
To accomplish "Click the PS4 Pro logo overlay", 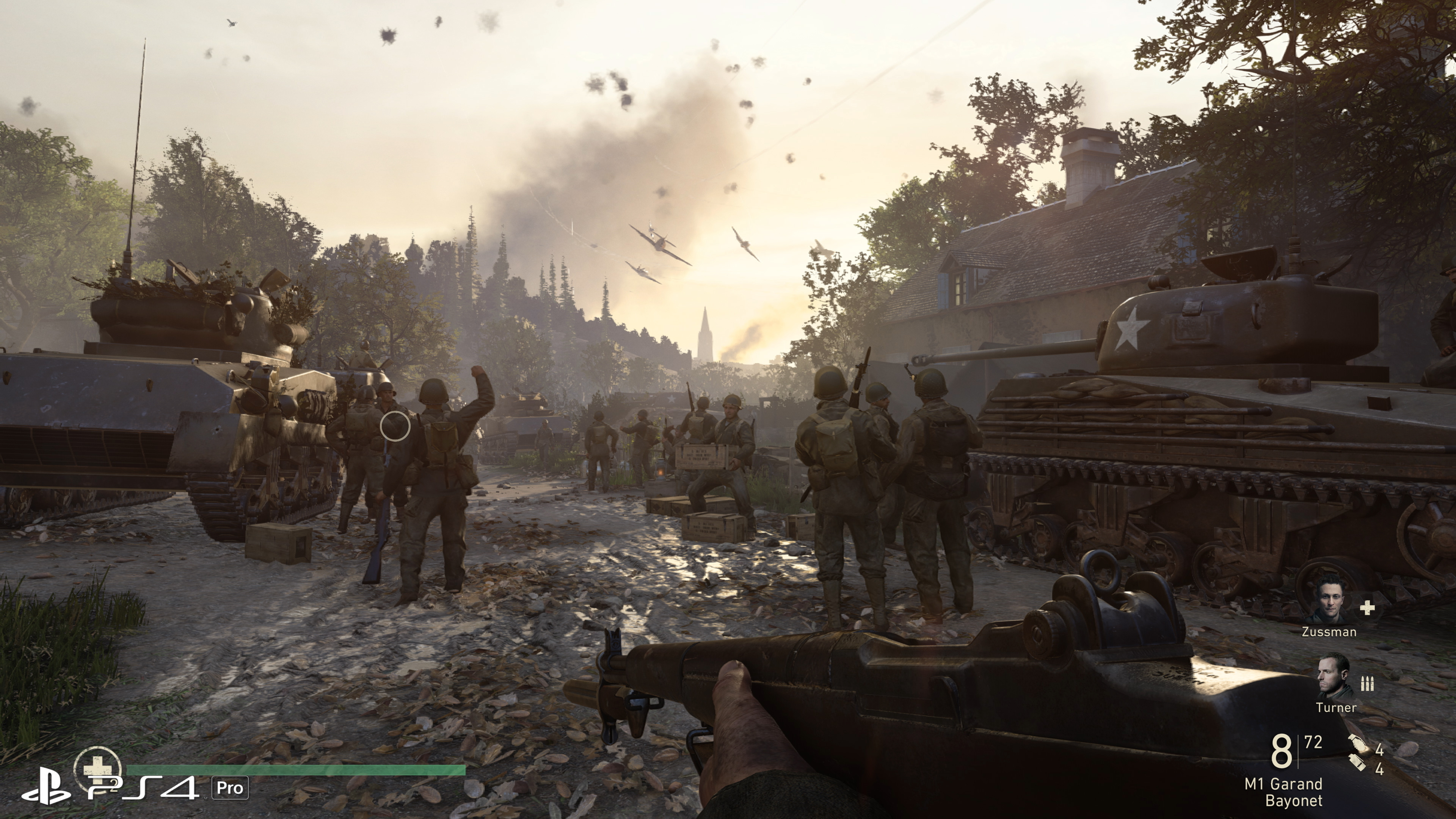I will pos(134,788).
